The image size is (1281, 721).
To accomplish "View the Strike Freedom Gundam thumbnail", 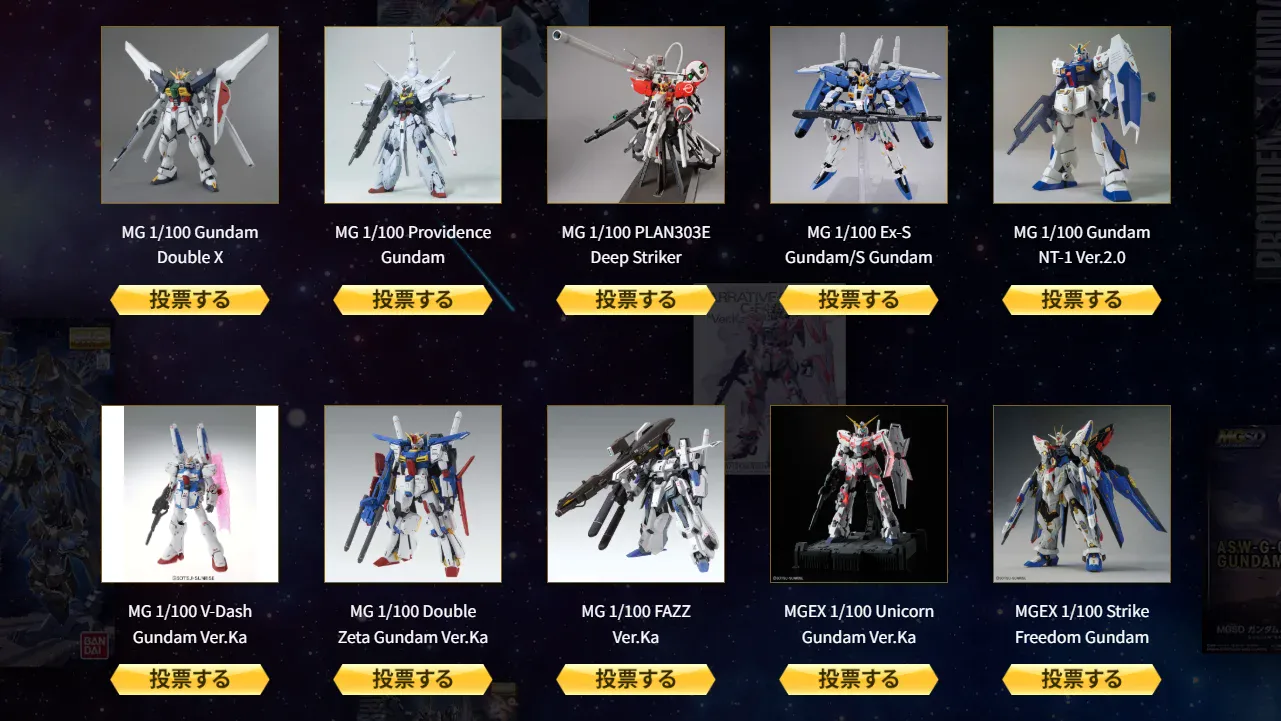I will [1082, 494].
